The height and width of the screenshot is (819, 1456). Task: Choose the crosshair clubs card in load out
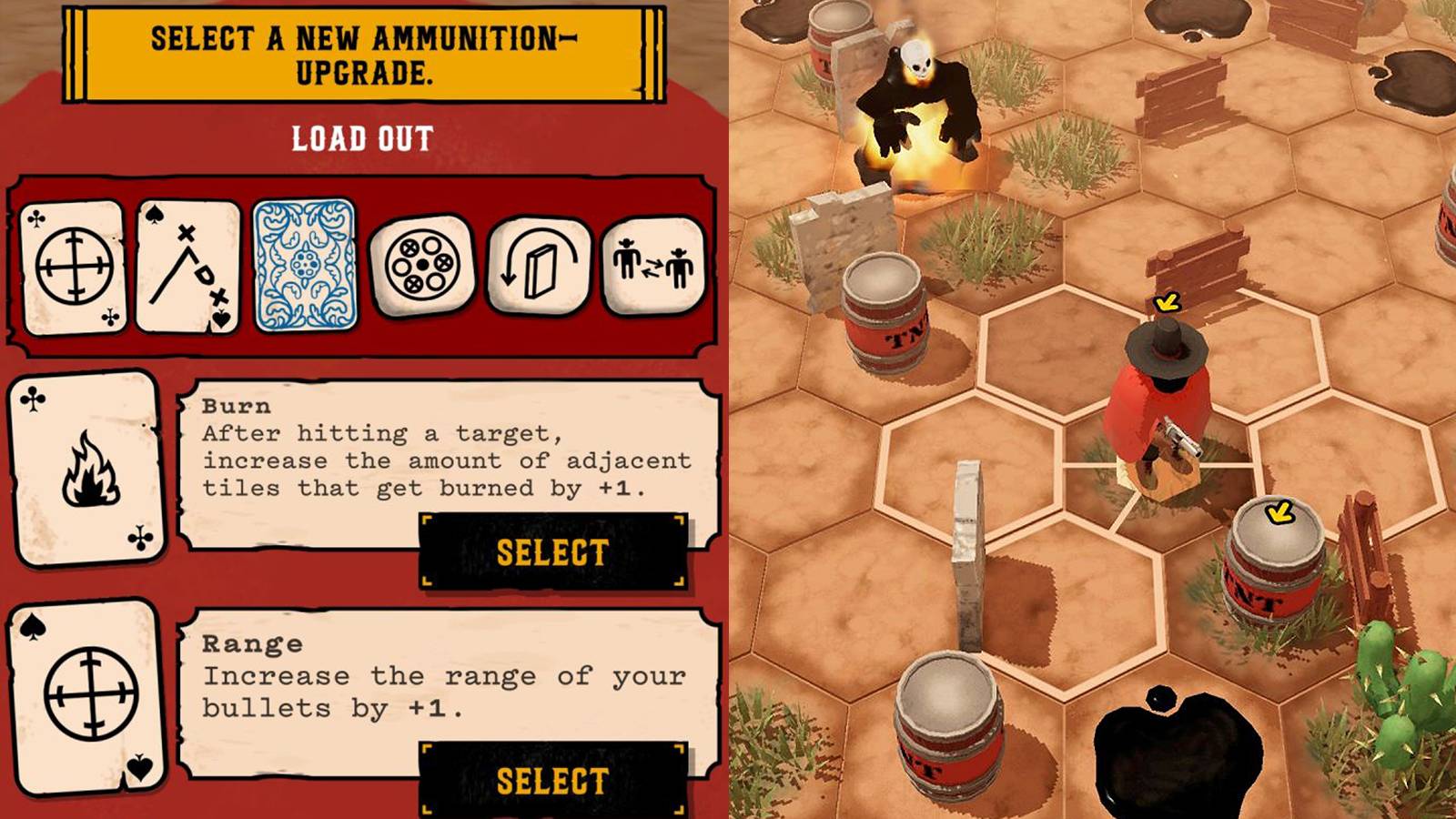pyautogui.click(x=73, y=267)
